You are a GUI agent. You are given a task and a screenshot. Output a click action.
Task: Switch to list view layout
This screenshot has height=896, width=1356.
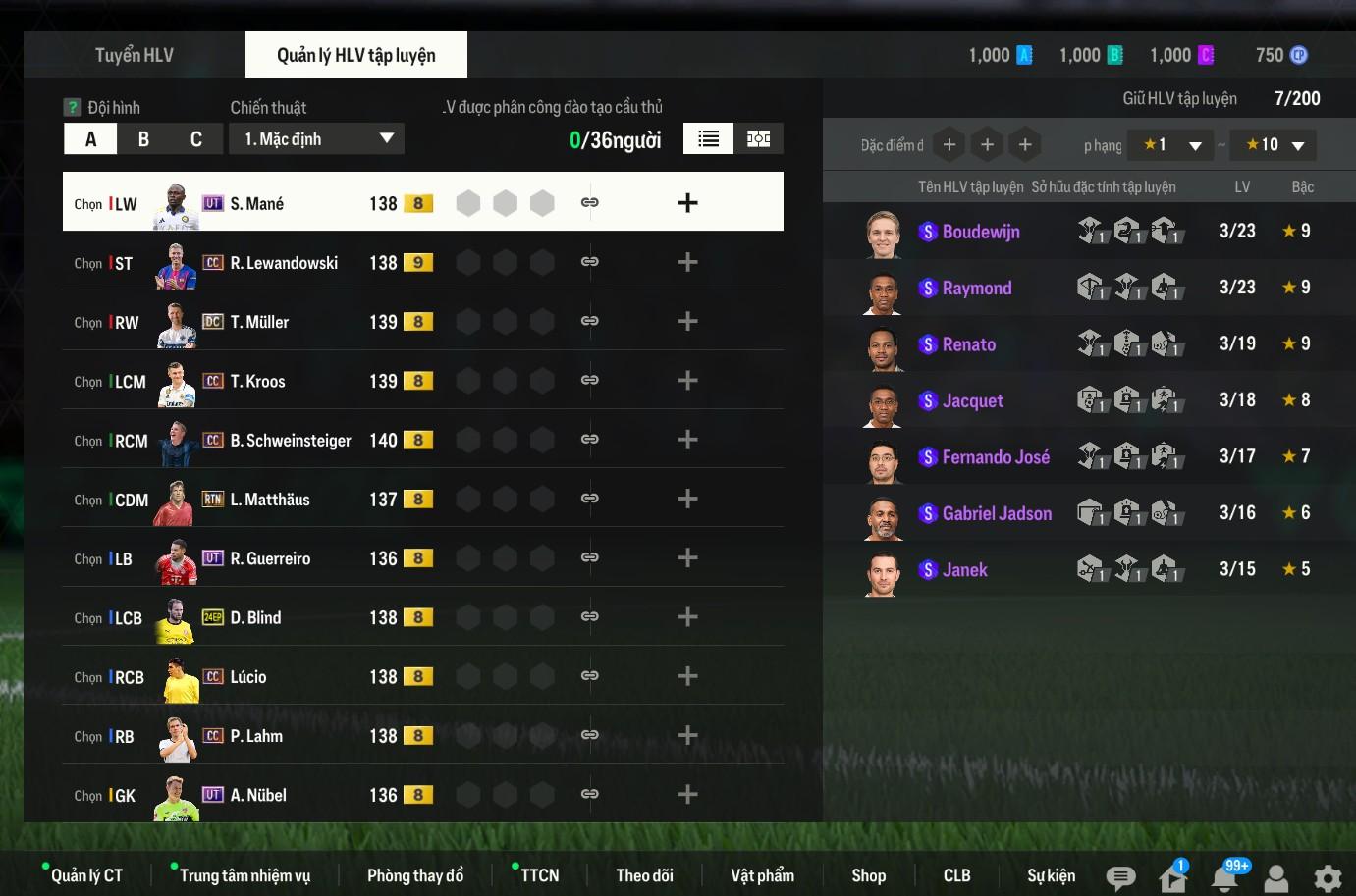click(708, 139)
